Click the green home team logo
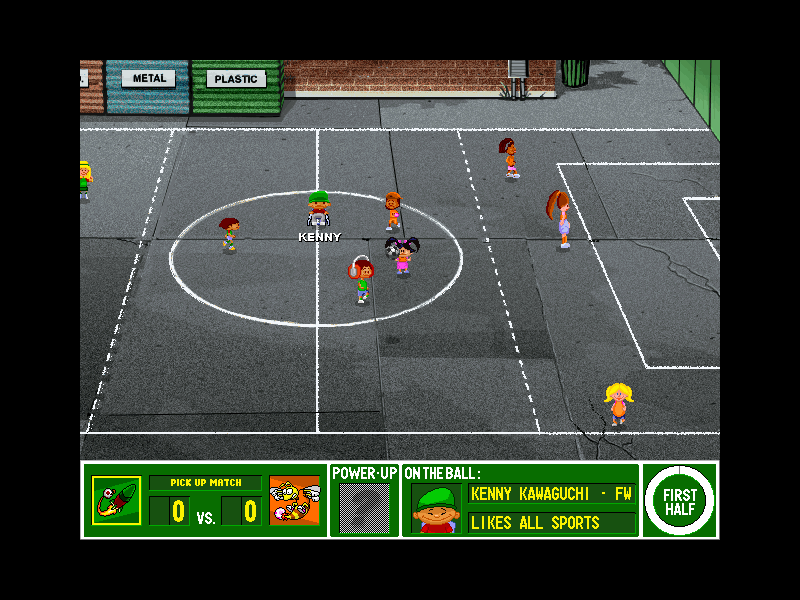Viewport: 800px width, 600px height. [116, 500]
